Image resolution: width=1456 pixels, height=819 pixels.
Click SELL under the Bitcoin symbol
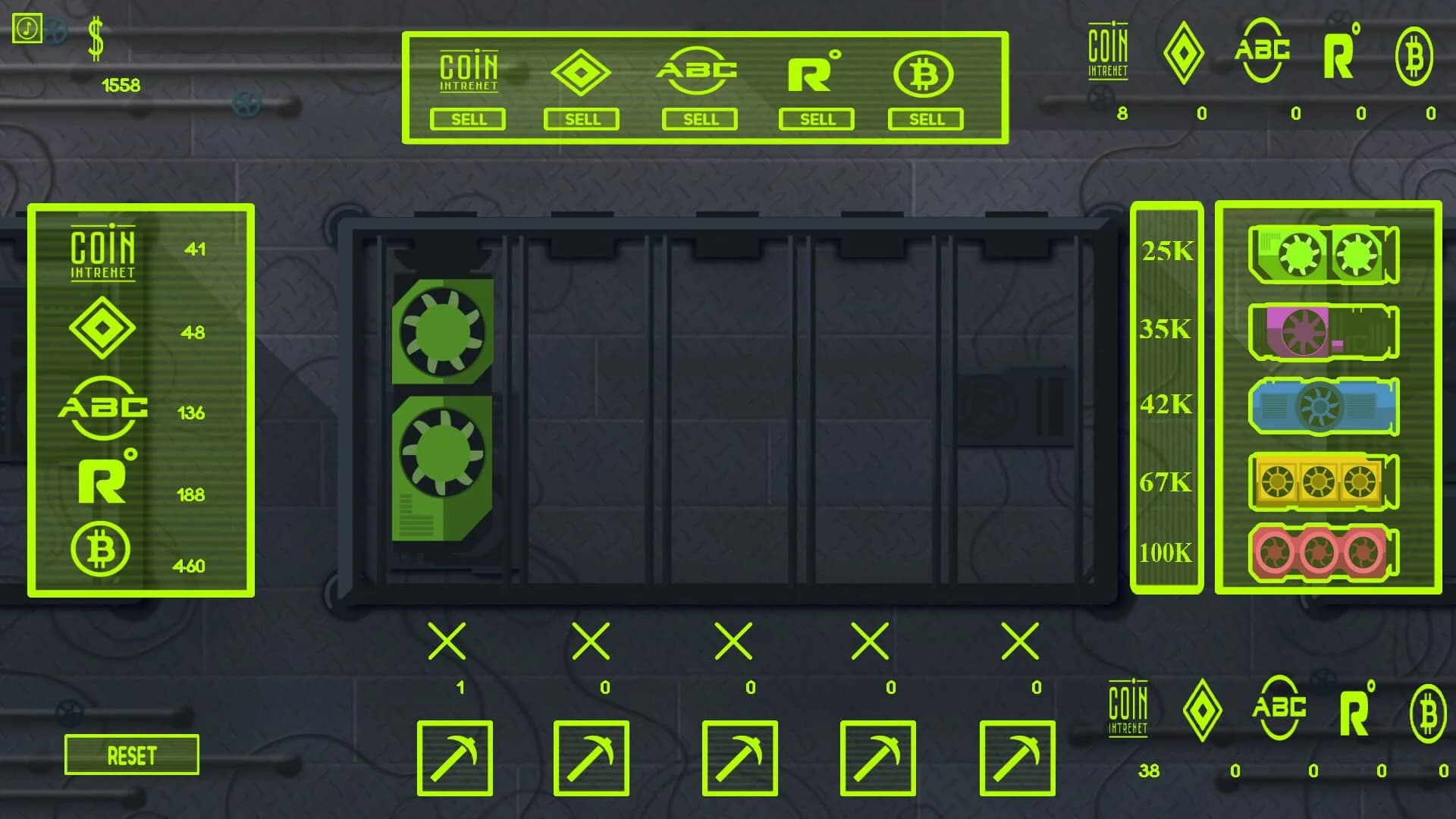927,119
